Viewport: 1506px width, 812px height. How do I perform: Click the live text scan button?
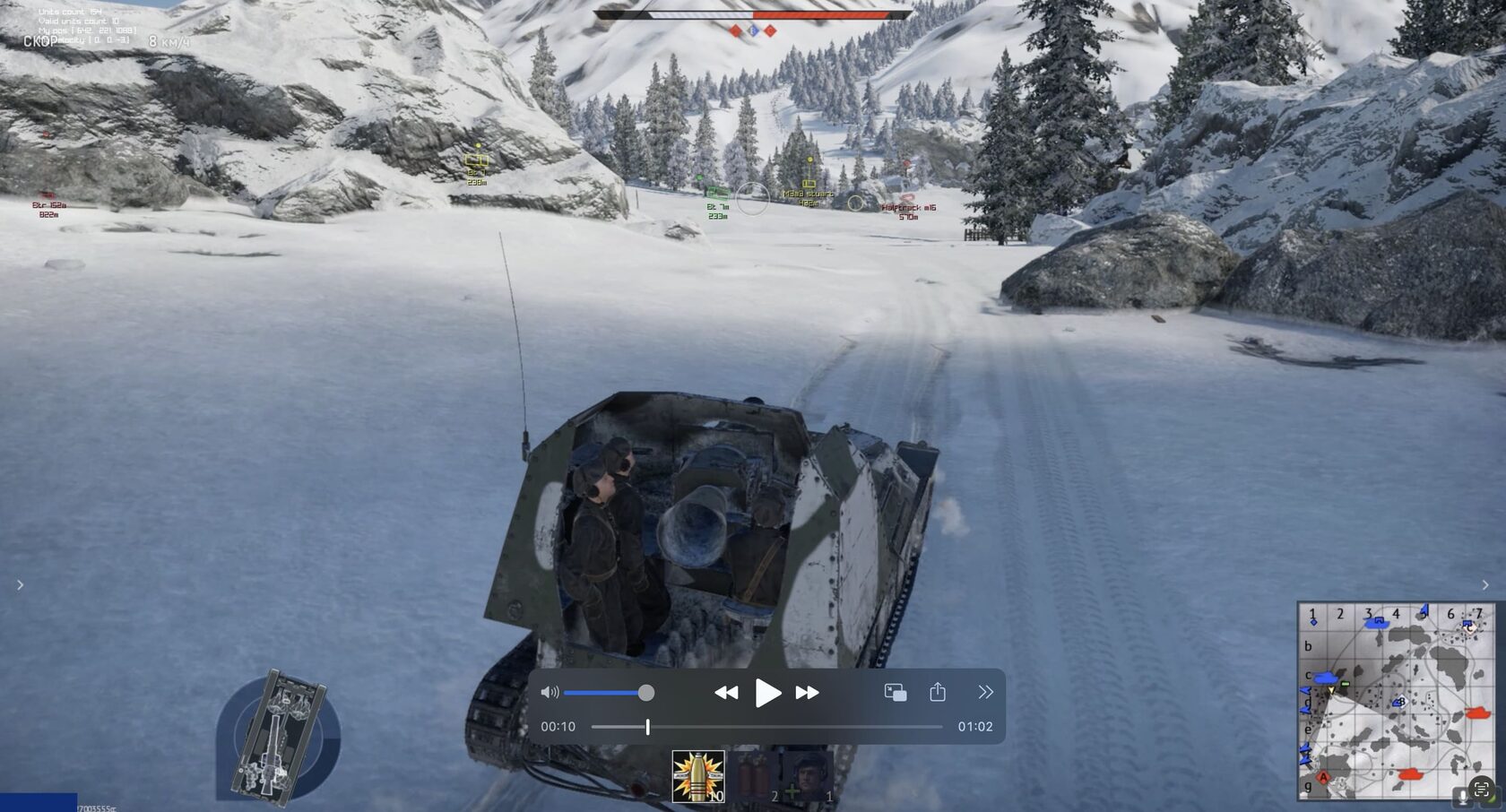(x=1481, y=790)
